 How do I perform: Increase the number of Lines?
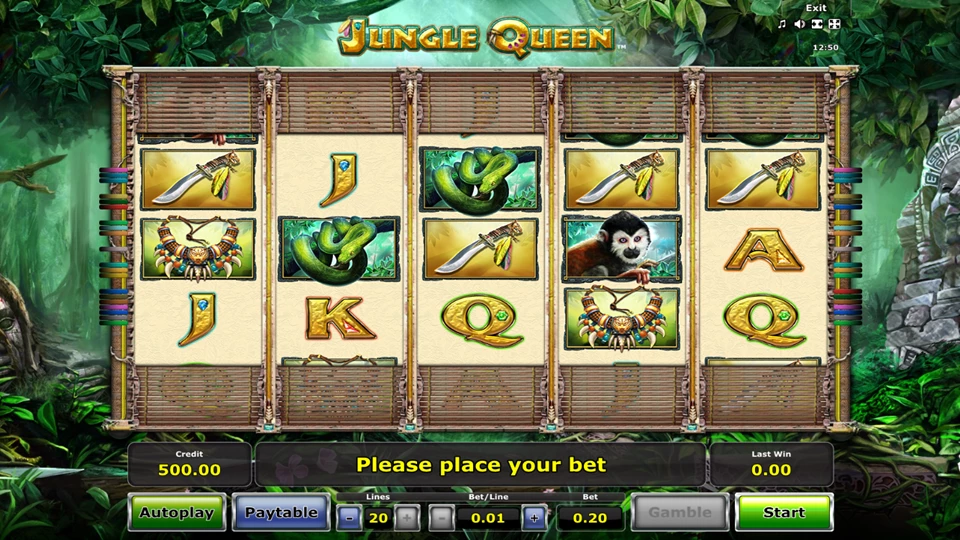pyautogui.click(x=407, y=518)
